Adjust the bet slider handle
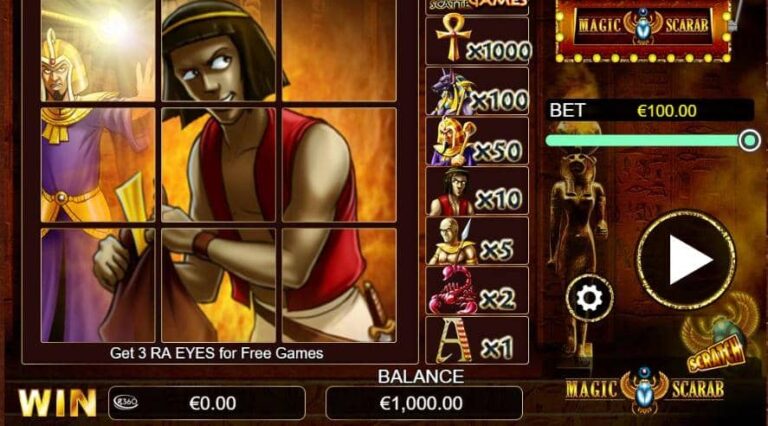 point(749,141)
